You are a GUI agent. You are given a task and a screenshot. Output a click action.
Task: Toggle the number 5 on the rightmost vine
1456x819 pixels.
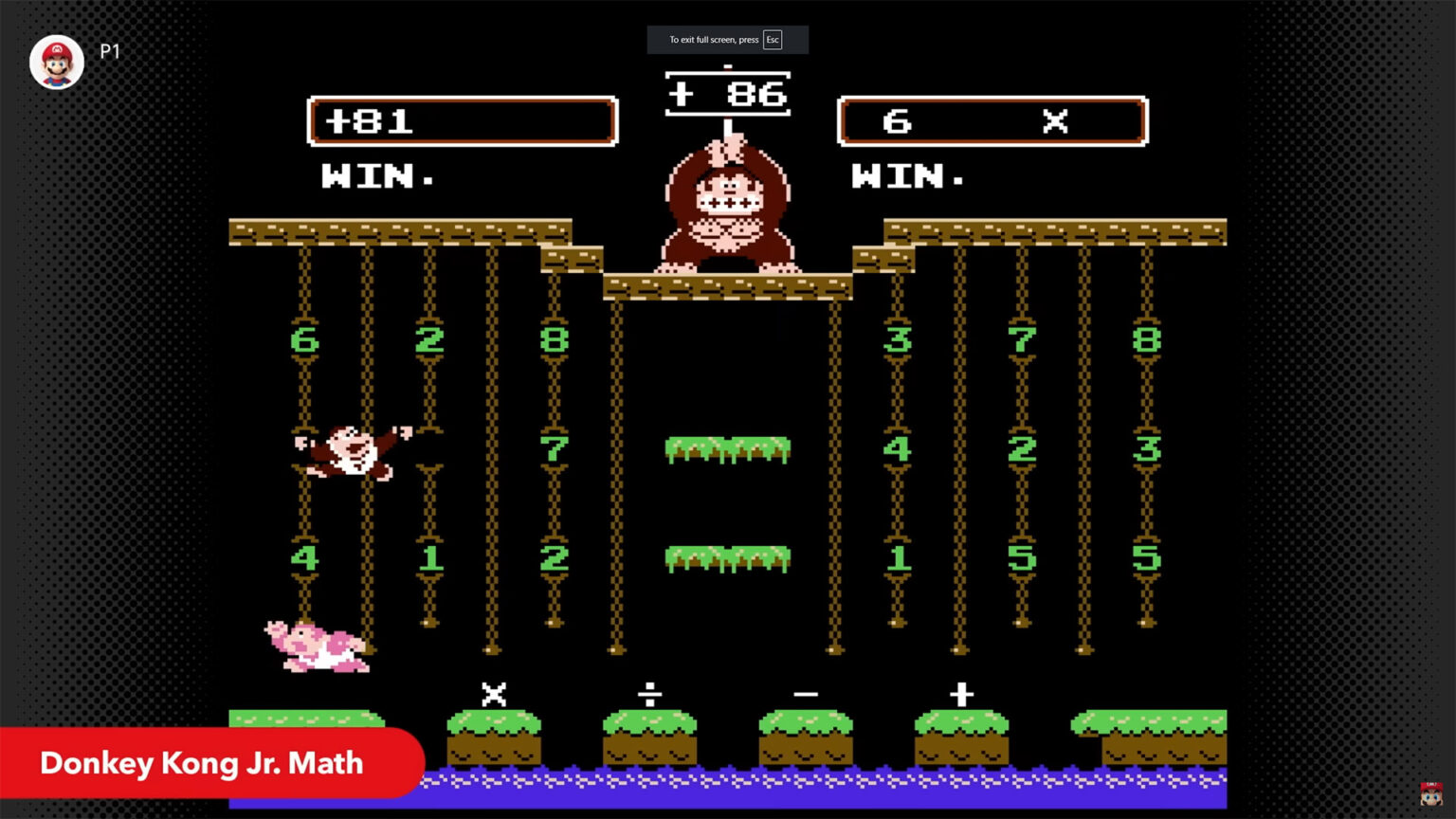click(x=1147, y=559)
